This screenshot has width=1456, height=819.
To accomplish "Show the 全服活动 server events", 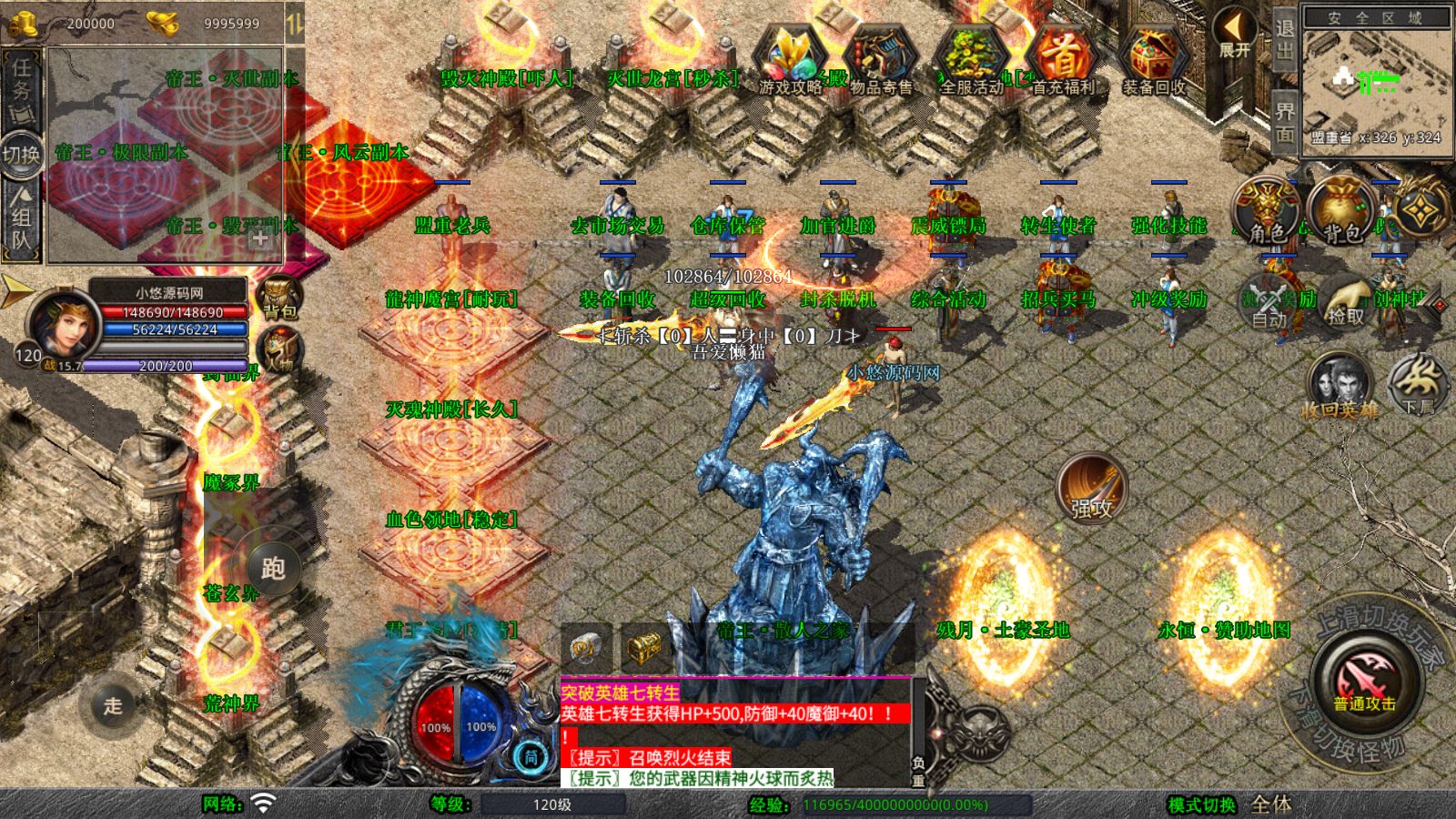I will click(x=971, y=60).
